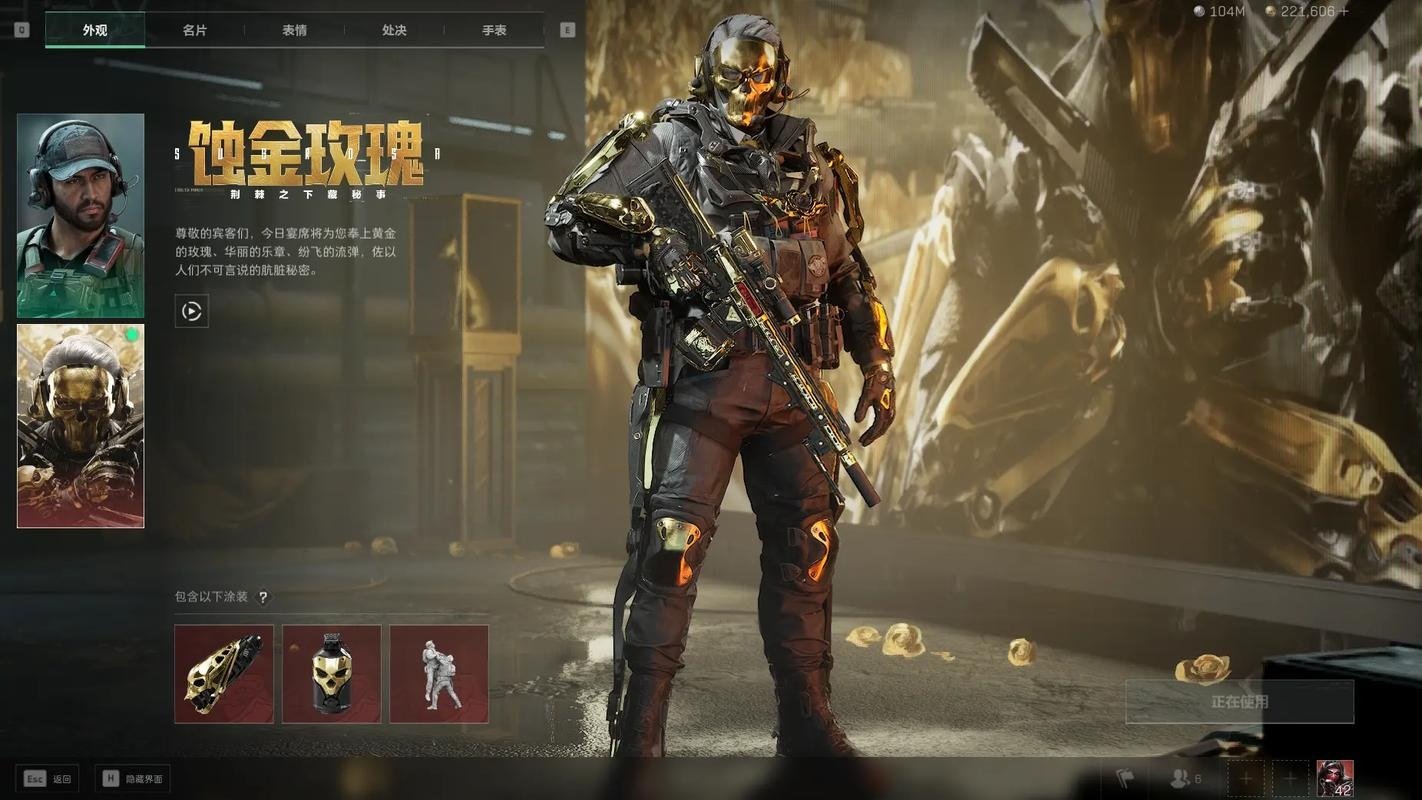Add currency with the plus beside 221,606

click(x=1344, y=11)
